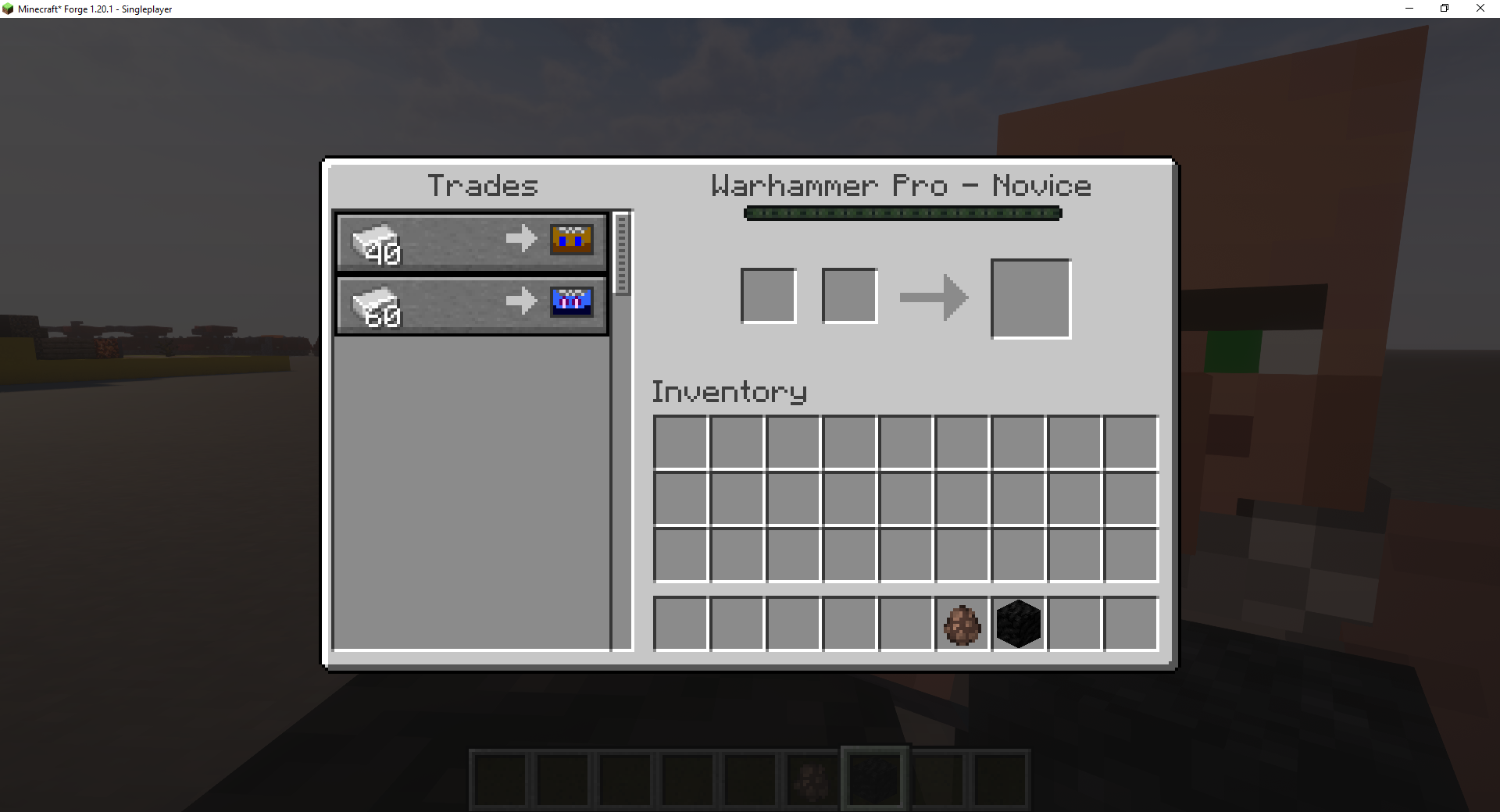Image resolution: width=1500 pixels, height=812 pixels.
Task: Click the left trade input slot
Action: pos(768,295)
